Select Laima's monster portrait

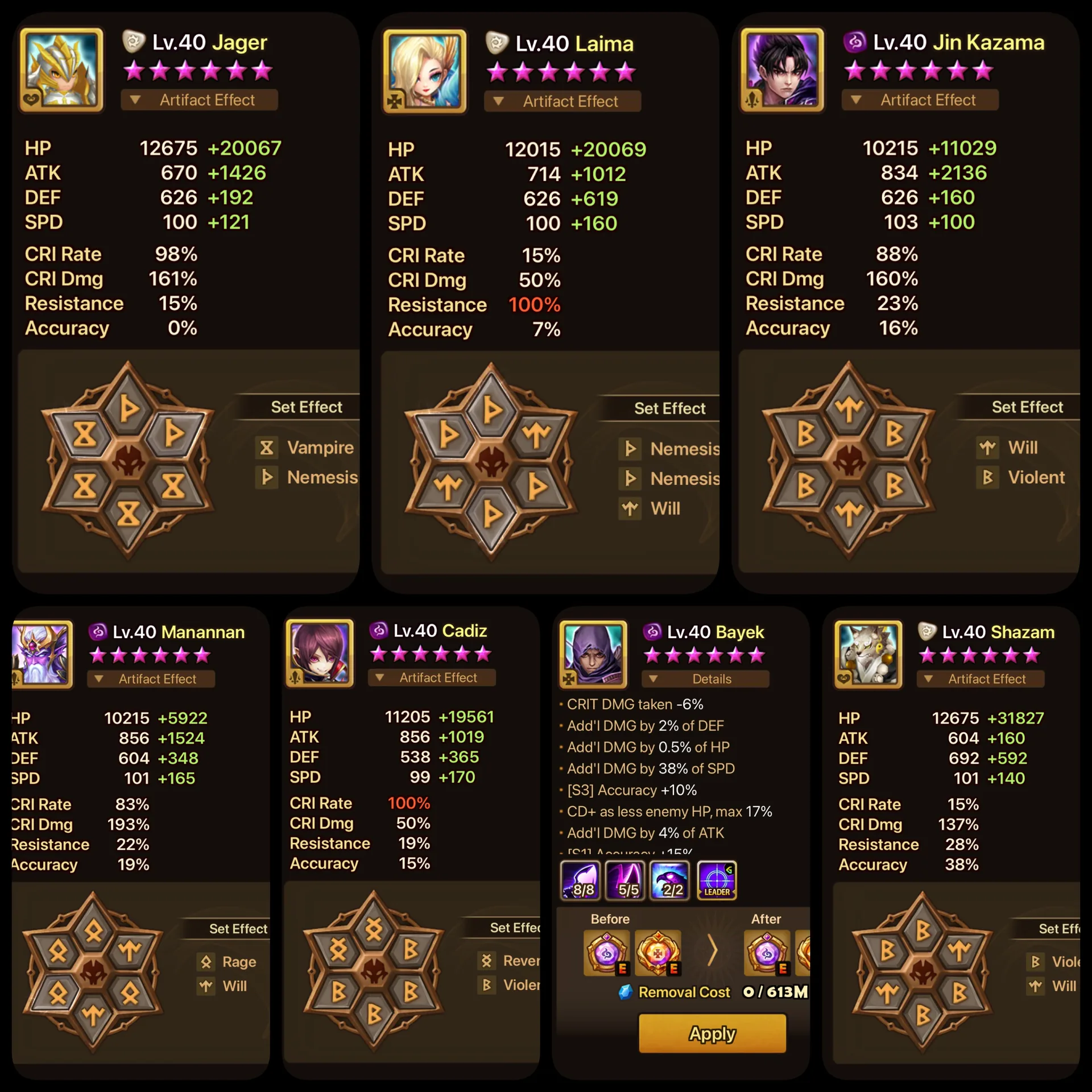tap(425, 71)
